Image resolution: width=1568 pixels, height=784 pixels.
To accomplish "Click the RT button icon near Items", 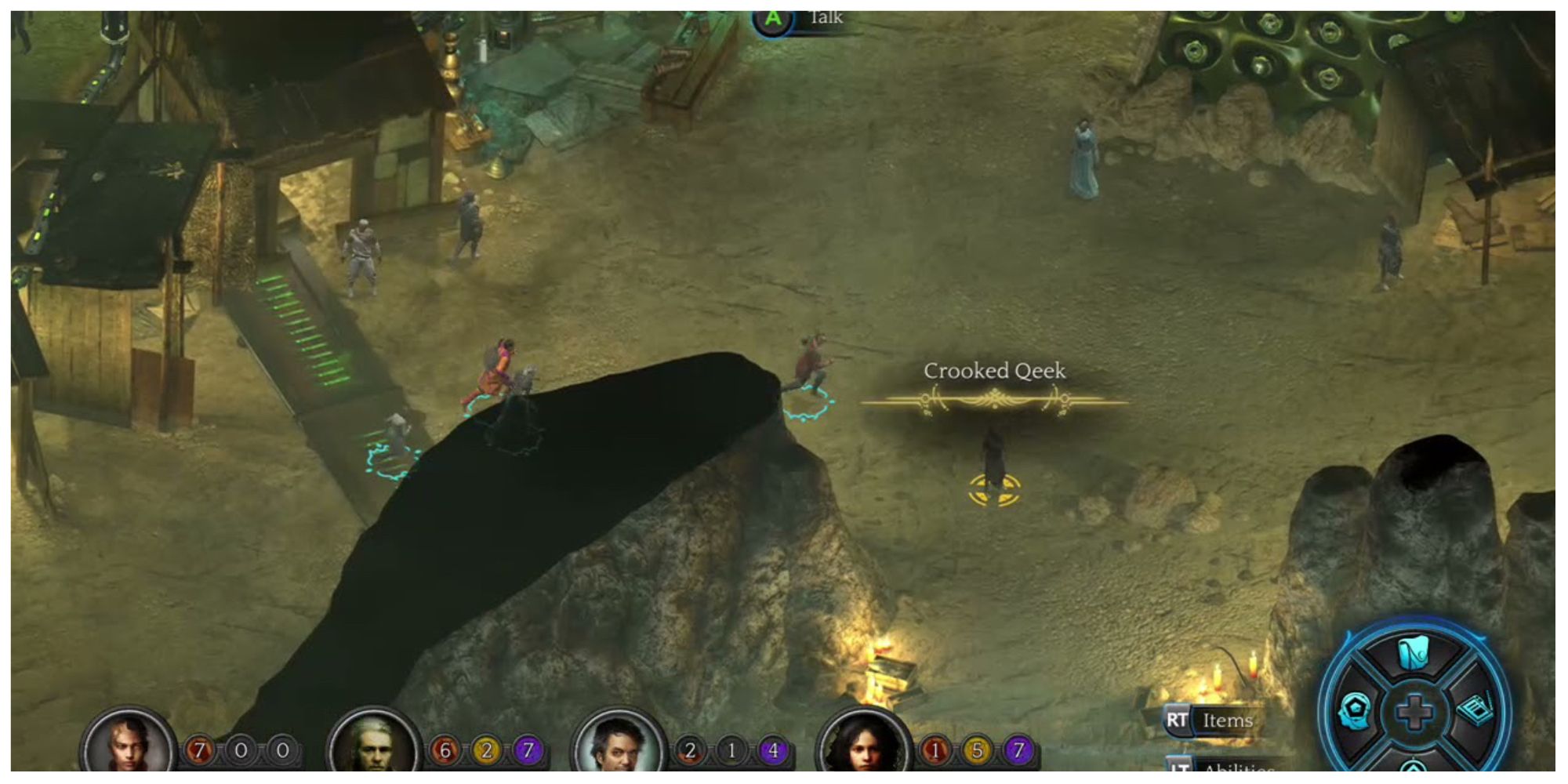I will click(1178, 719).
